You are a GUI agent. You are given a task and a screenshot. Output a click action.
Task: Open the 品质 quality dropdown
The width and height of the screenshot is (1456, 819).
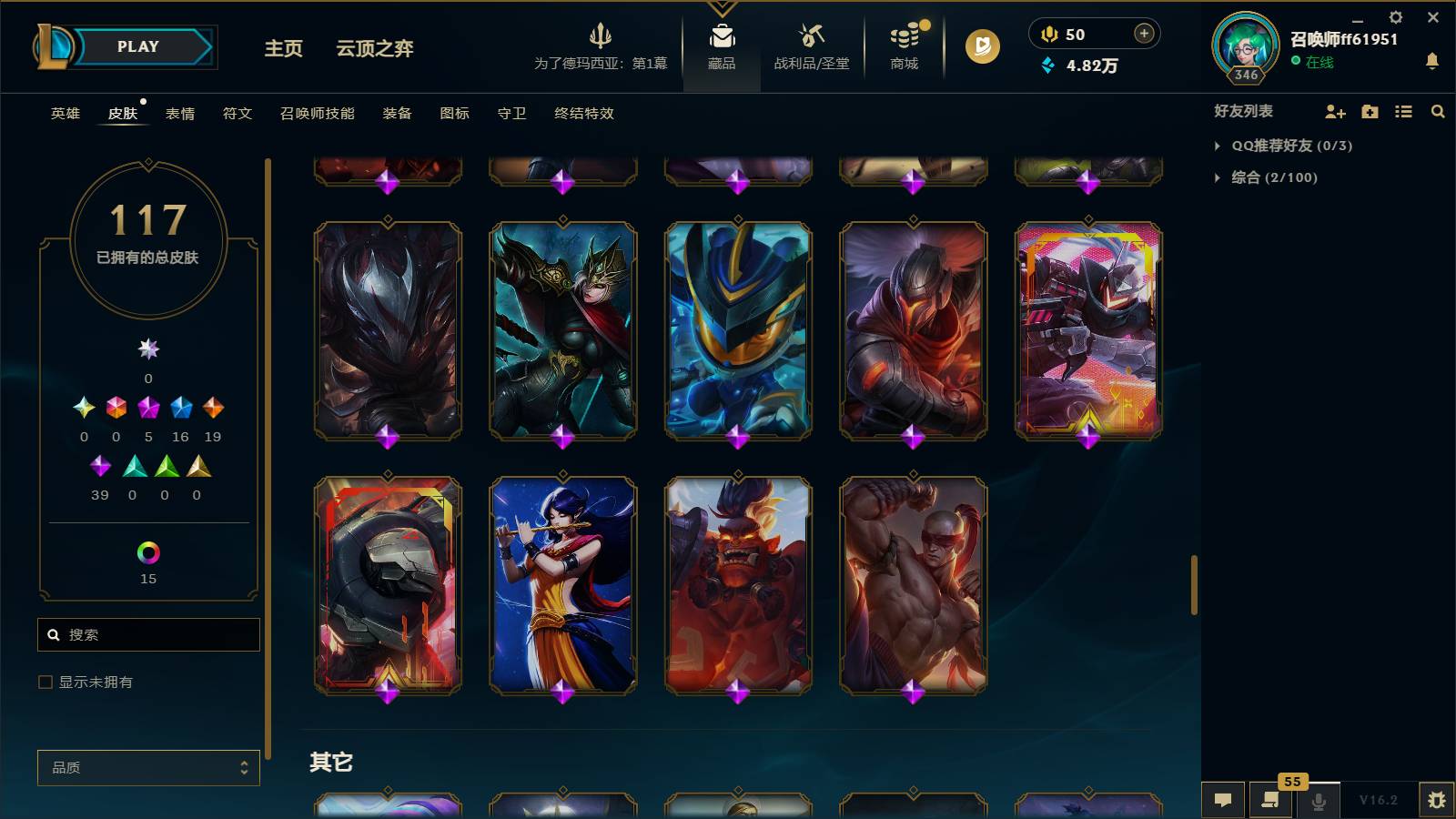click(x=148, y=767)
